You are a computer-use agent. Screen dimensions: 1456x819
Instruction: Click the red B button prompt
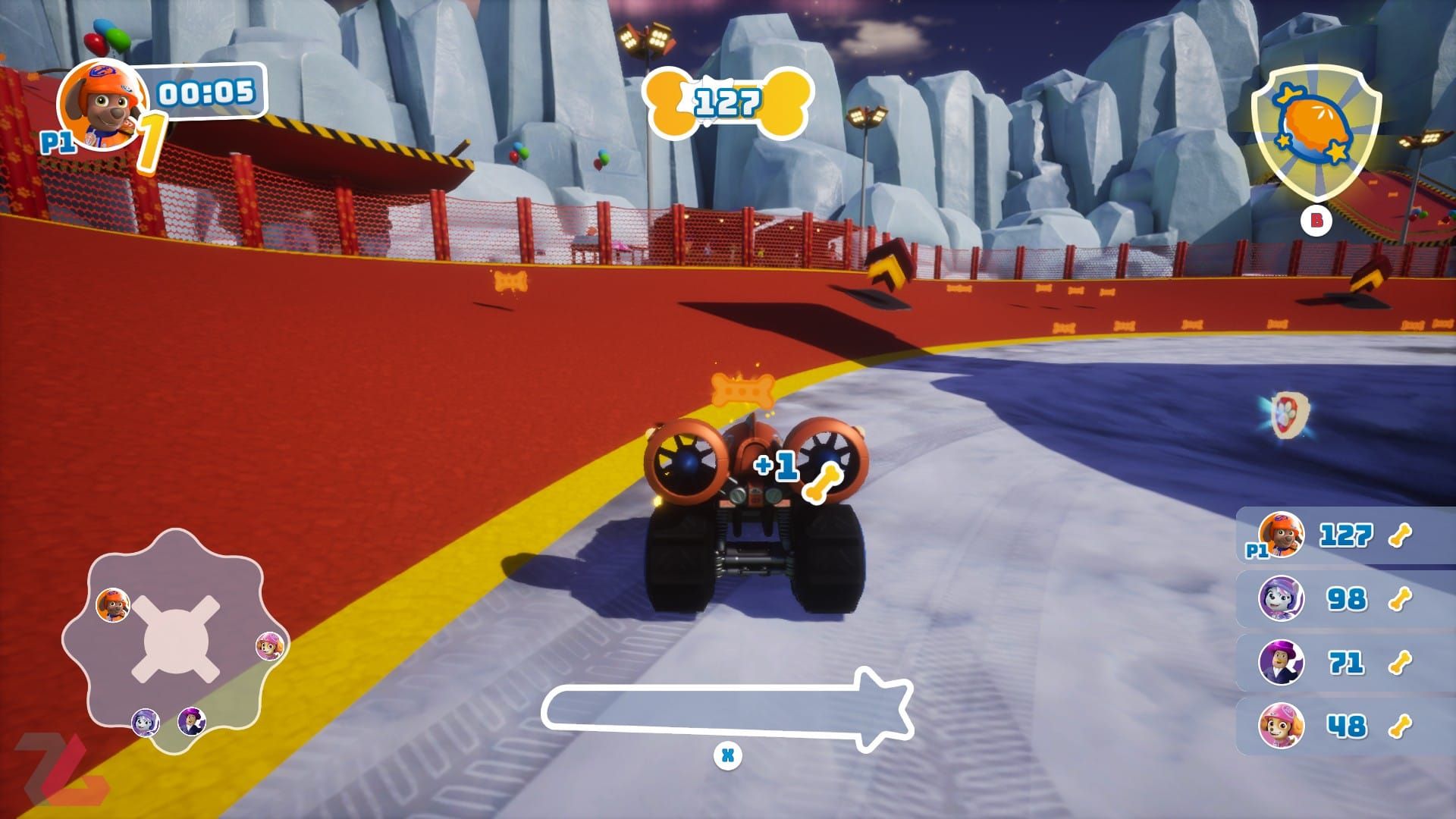coord(1316,221)
